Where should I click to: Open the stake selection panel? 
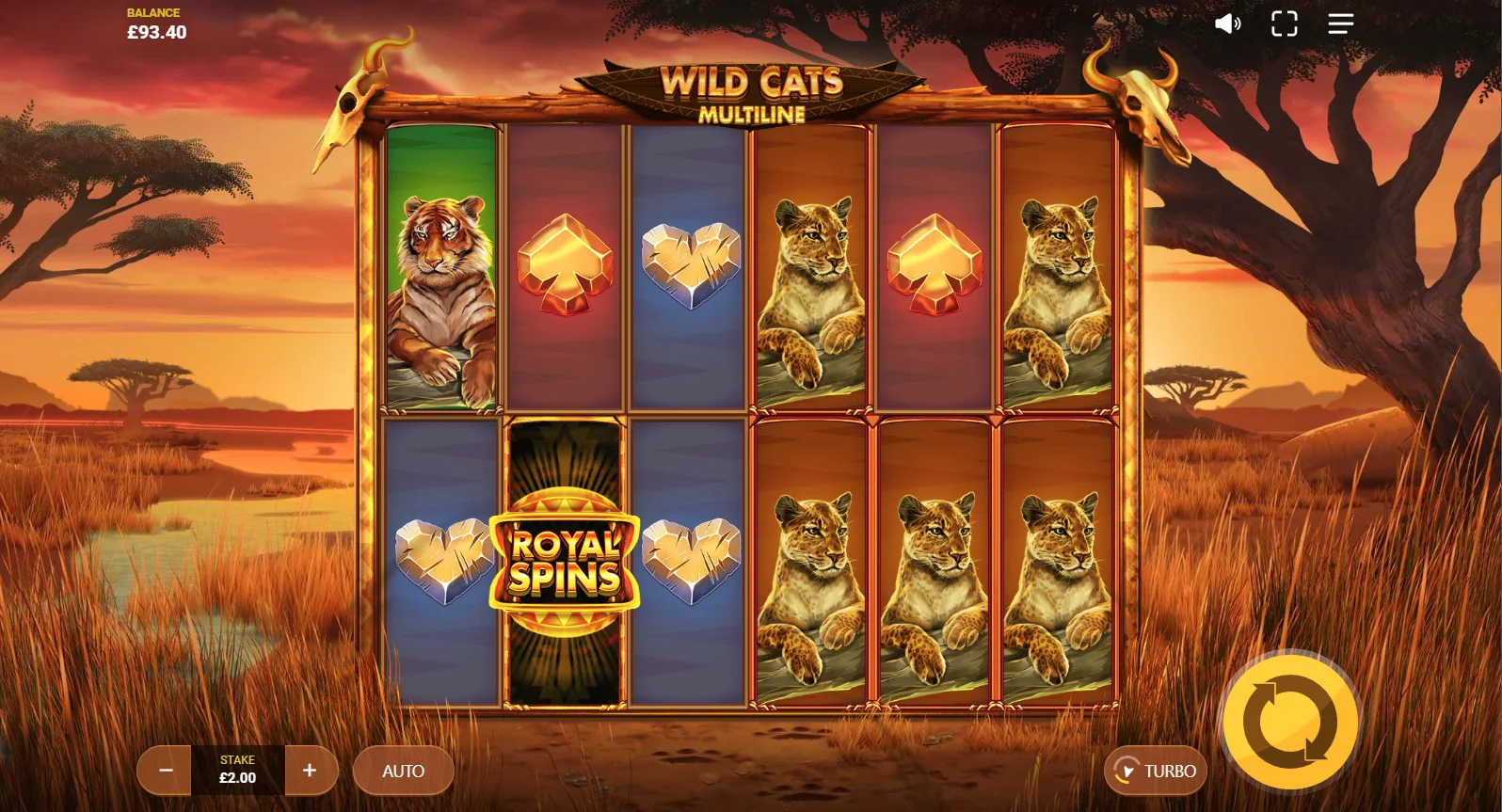[x=237, y=770]
